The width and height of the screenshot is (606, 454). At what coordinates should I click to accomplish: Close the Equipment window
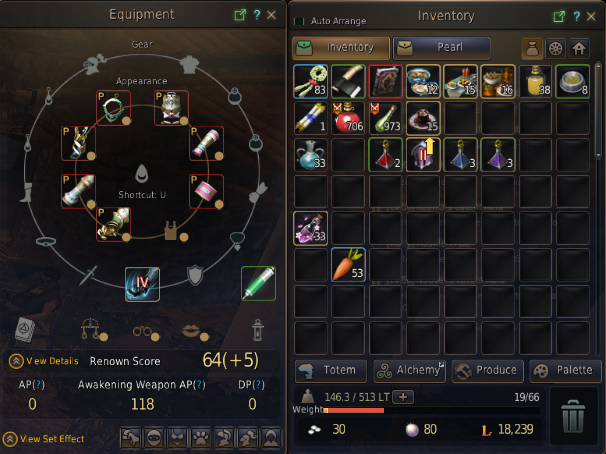(x=274, y=15)
